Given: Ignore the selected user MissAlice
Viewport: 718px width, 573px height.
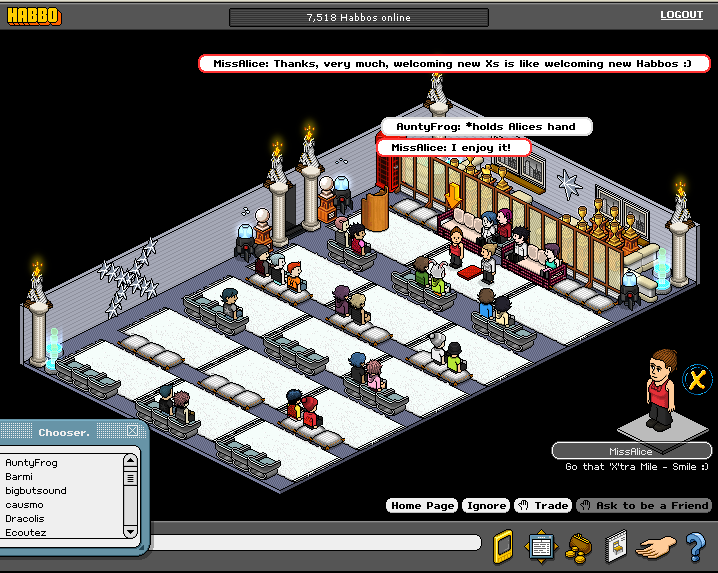Looking at the screenshot, I should point(485,506).
